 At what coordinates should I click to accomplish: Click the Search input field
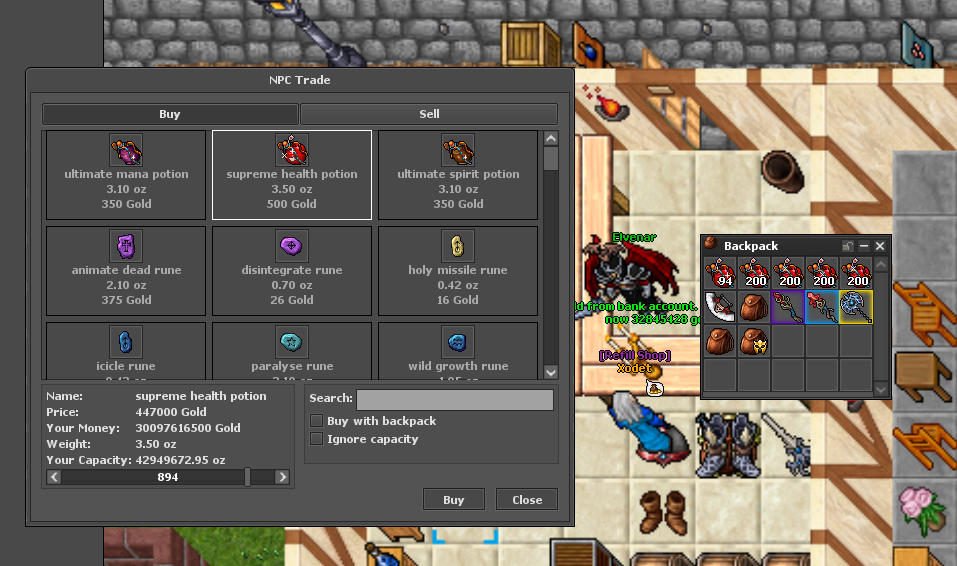click(455, 400)
